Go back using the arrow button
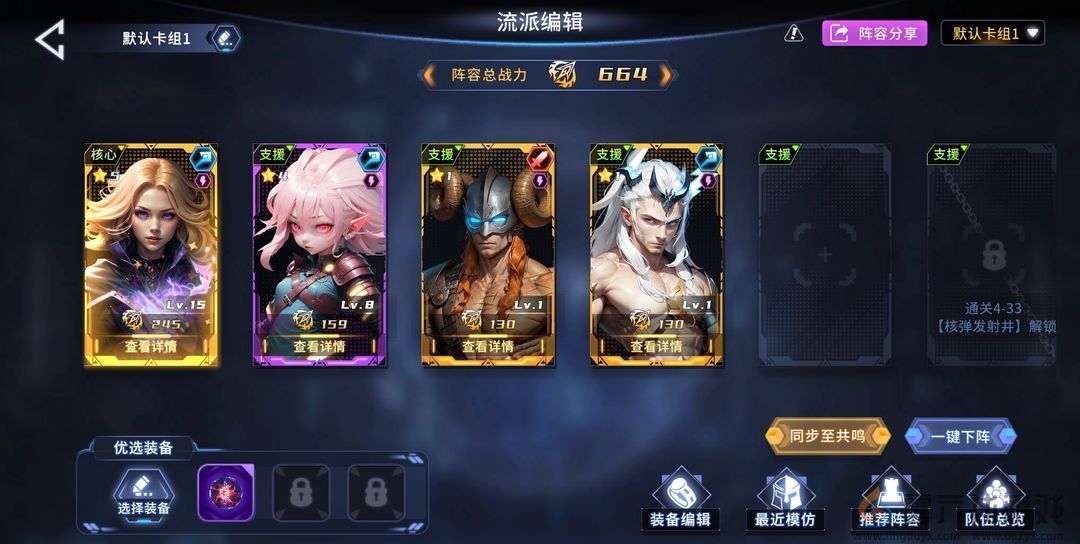This screenshot has height=544, width=1080. pos(50,40)
